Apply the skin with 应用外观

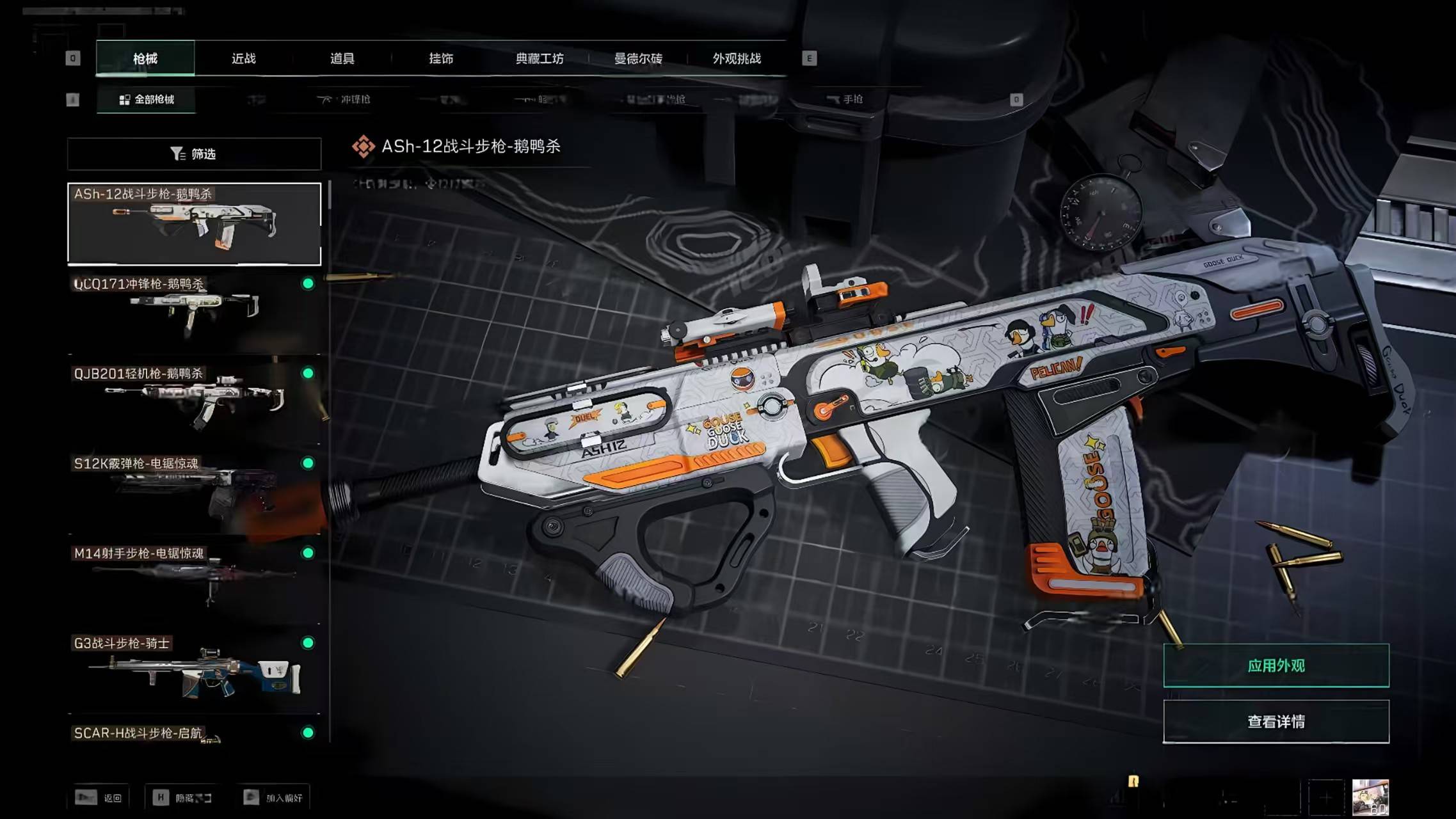tap(1276, 665)
